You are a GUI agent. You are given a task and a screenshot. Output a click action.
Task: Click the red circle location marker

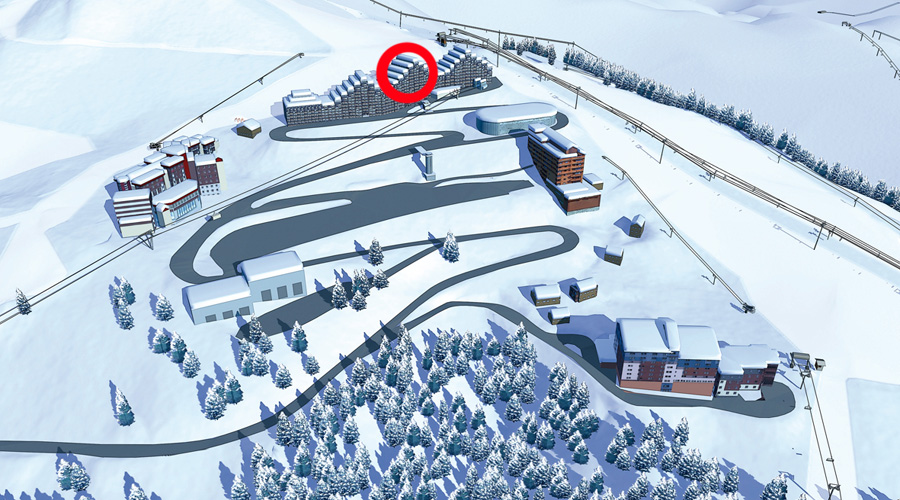tap(406, 73)
